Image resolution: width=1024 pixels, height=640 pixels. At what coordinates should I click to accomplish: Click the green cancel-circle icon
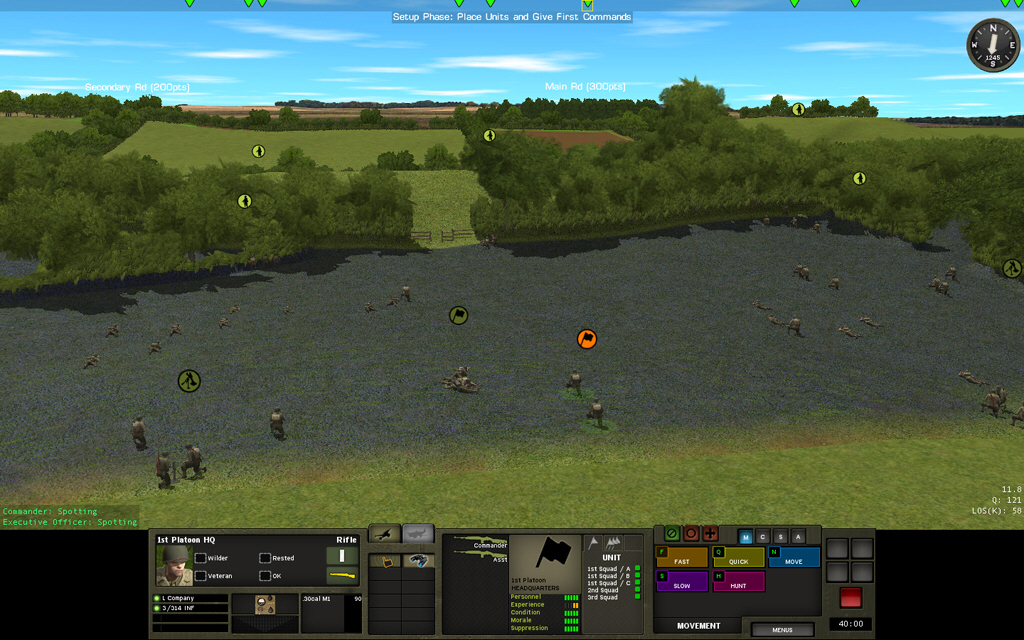672,534
